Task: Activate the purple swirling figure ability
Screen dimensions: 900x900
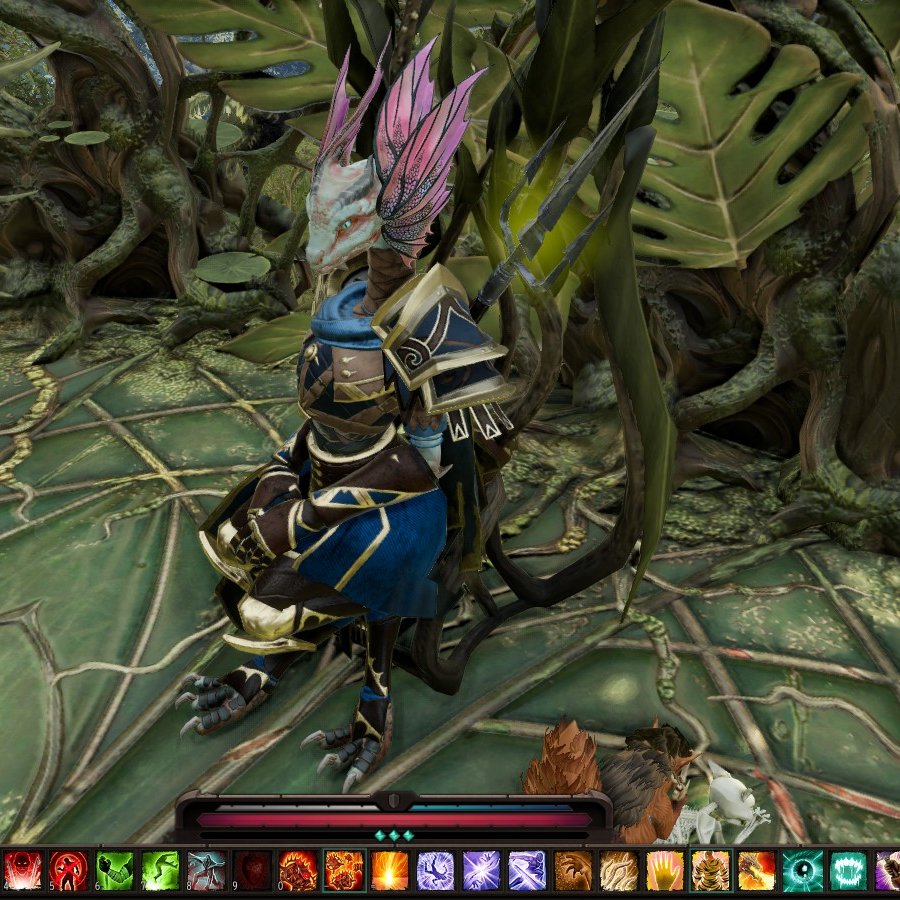Action: pos(436,871)
